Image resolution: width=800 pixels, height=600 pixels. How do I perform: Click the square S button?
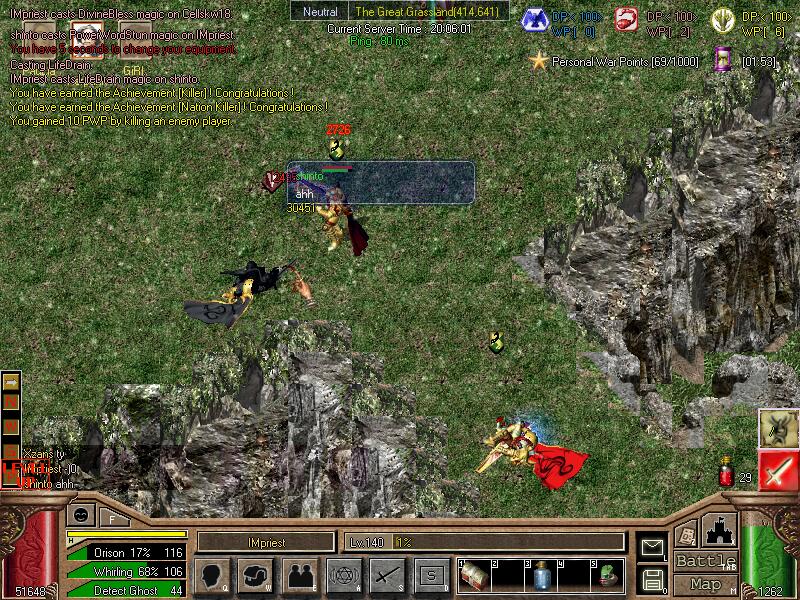click(430, 574)
